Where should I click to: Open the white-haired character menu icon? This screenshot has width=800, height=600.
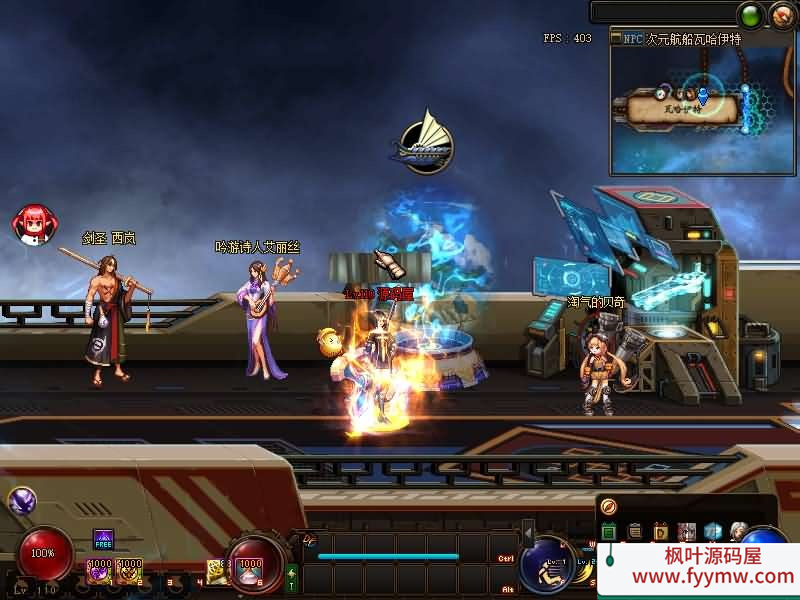738,531
